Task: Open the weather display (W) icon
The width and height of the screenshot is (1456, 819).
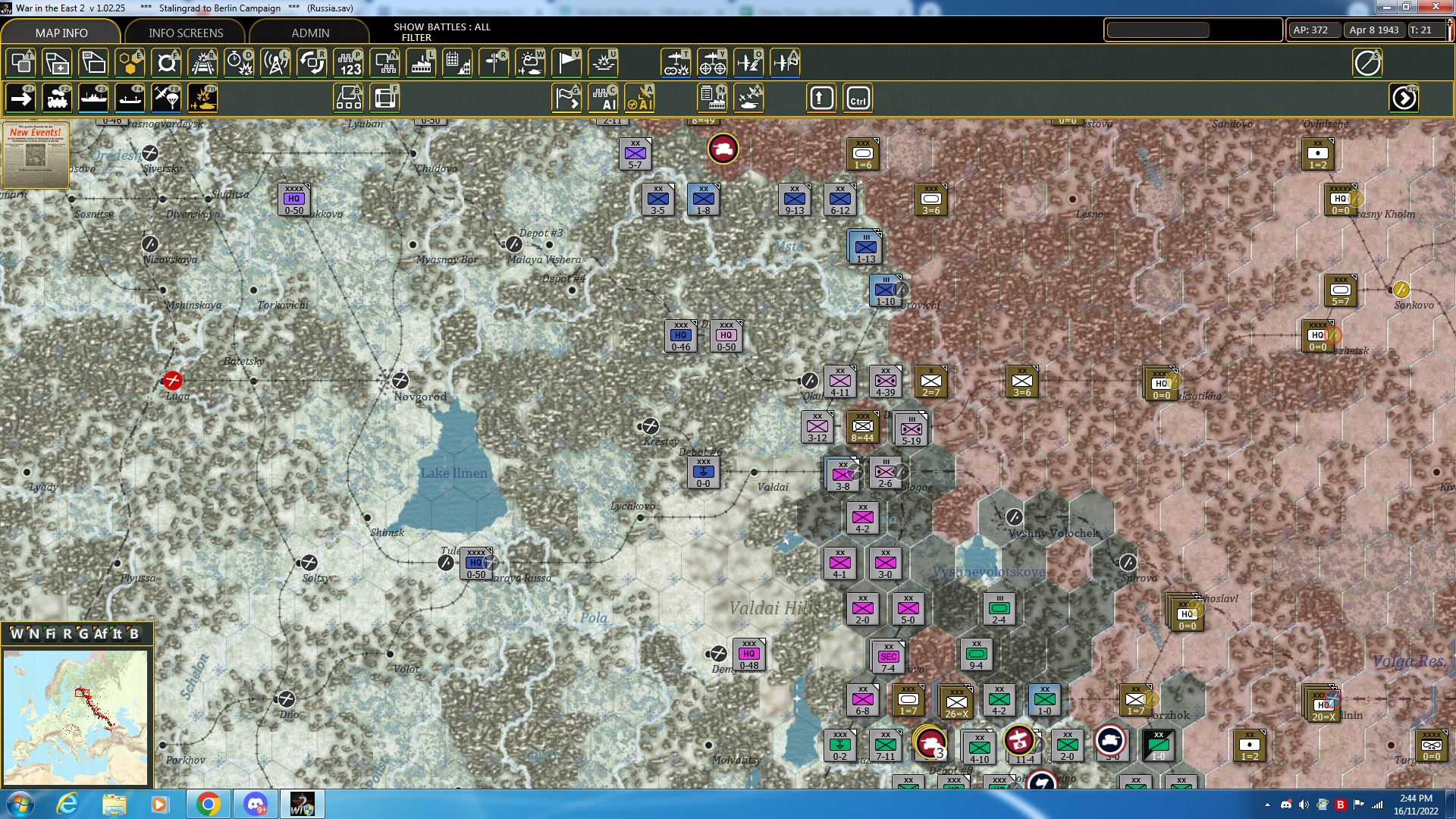Action: pos(530,63)
